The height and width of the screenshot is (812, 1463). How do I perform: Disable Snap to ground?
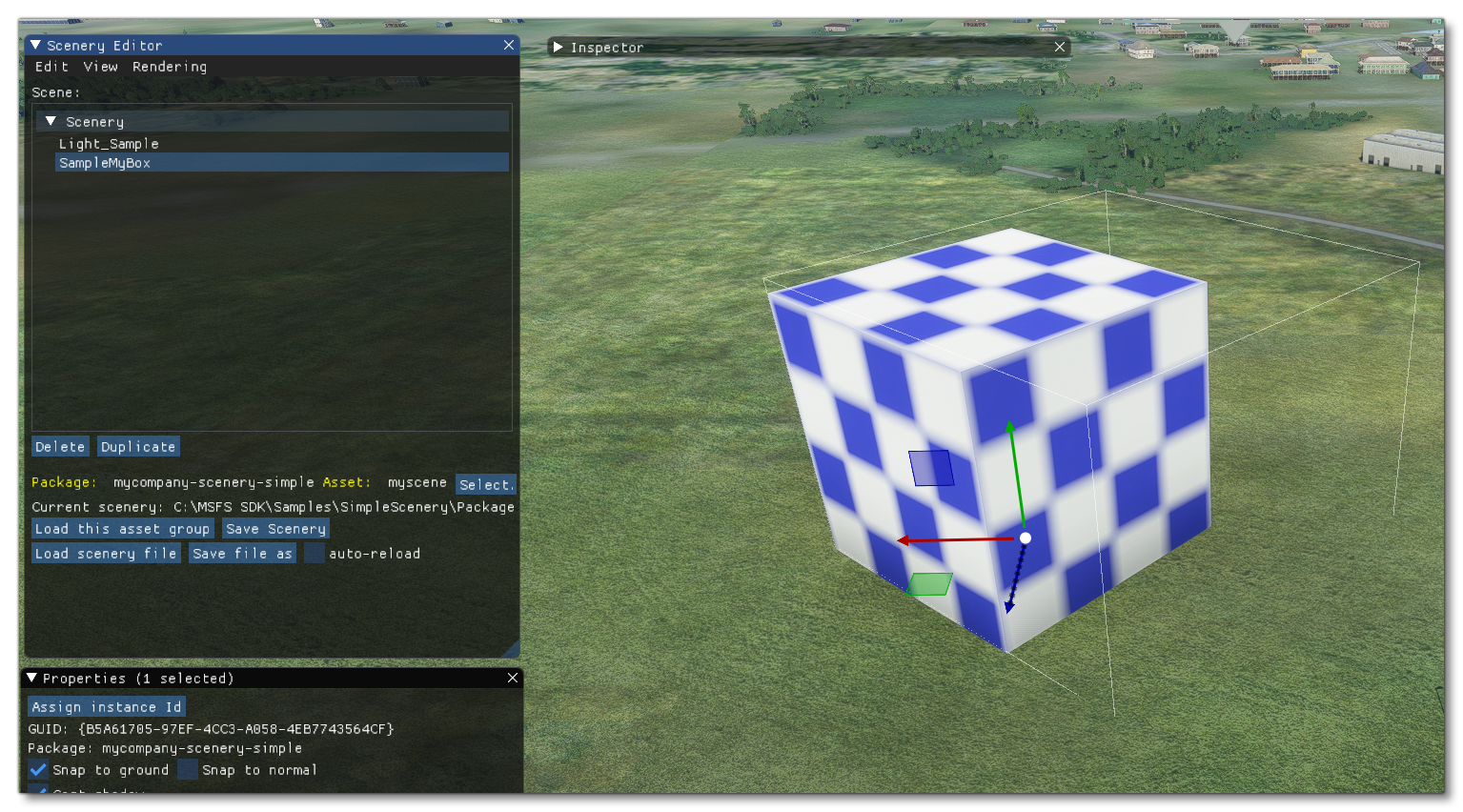(36, 770)
